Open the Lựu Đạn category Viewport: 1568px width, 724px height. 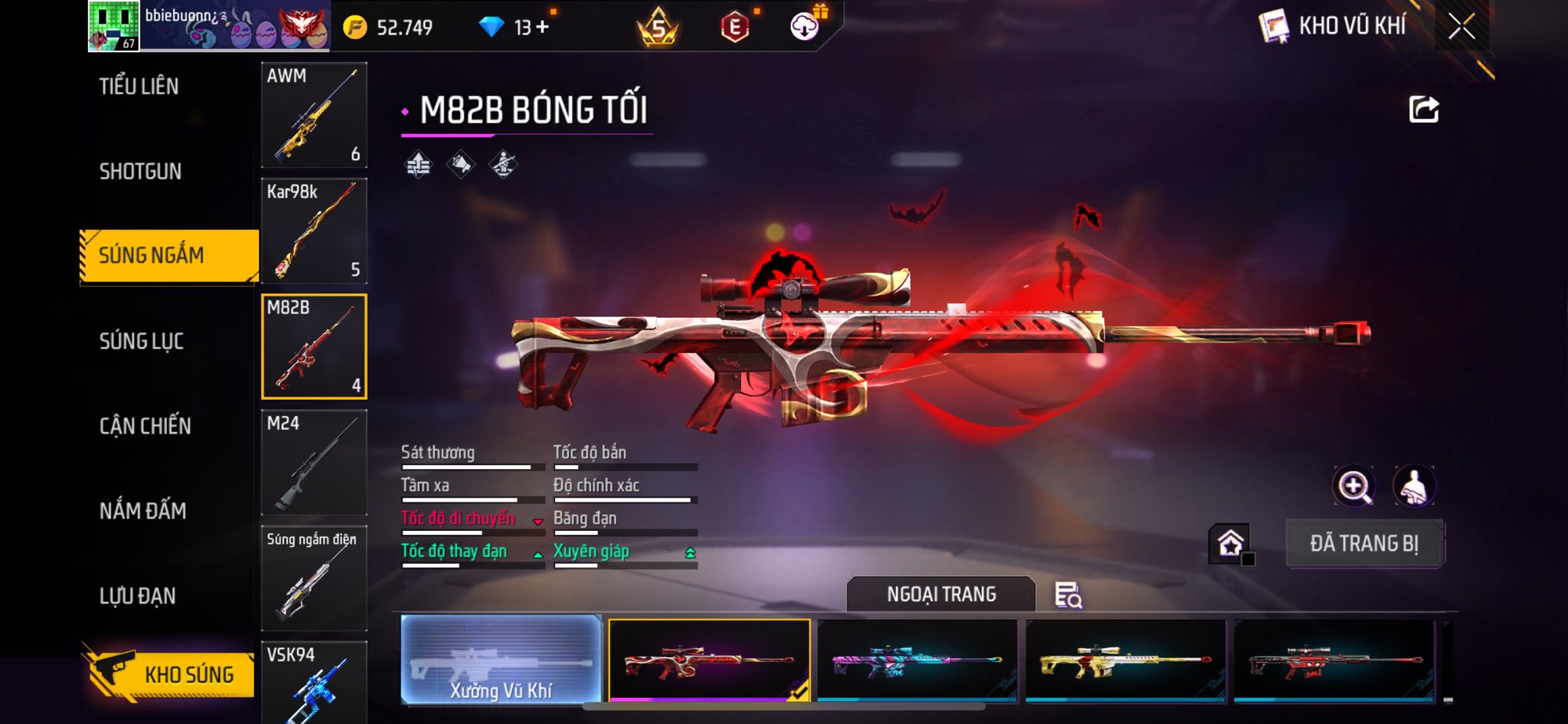(x=138, y=596)
